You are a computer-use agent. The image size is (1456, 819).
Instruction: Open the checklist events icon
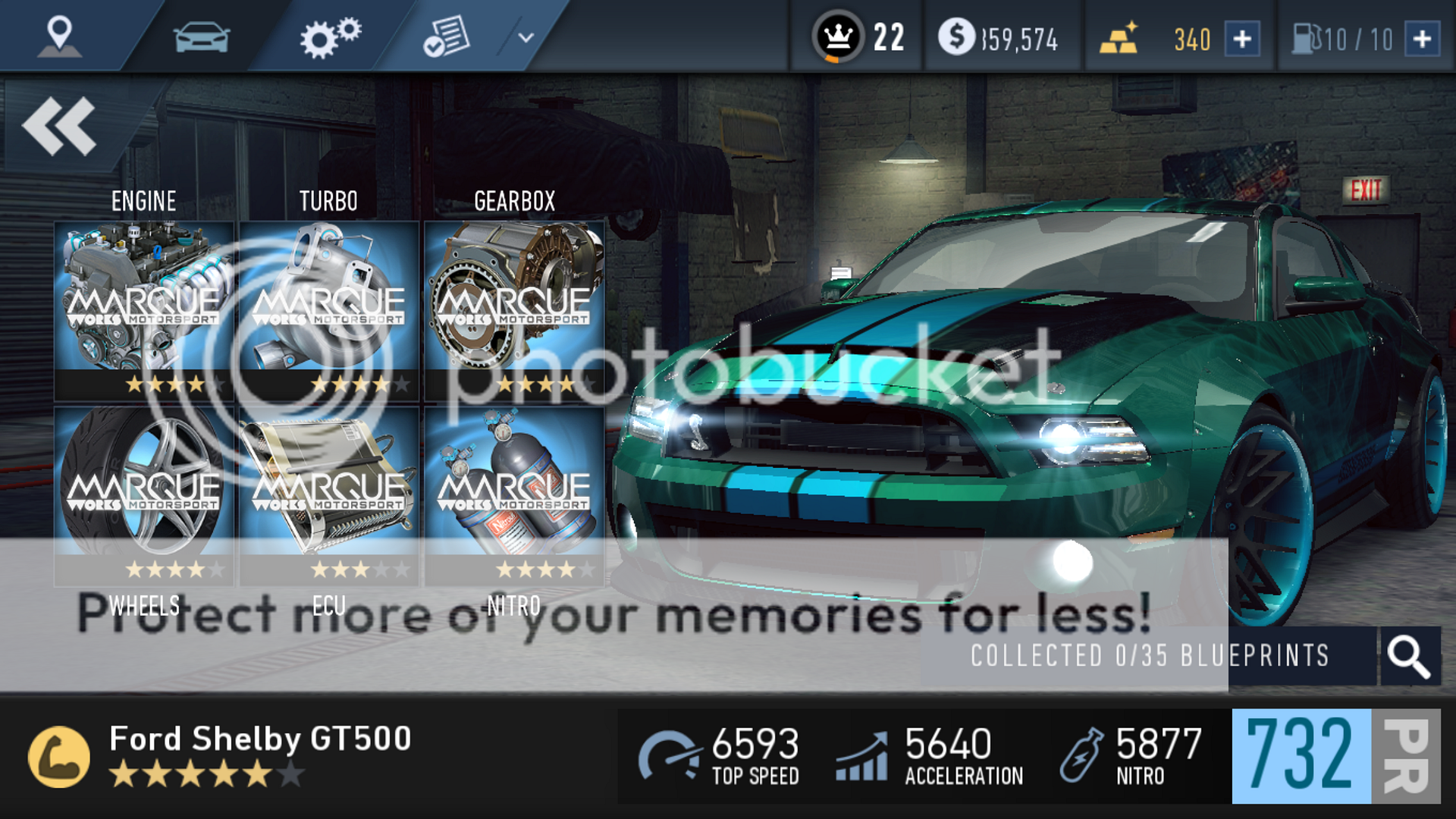pyautogui.click(x=449, y=34)
